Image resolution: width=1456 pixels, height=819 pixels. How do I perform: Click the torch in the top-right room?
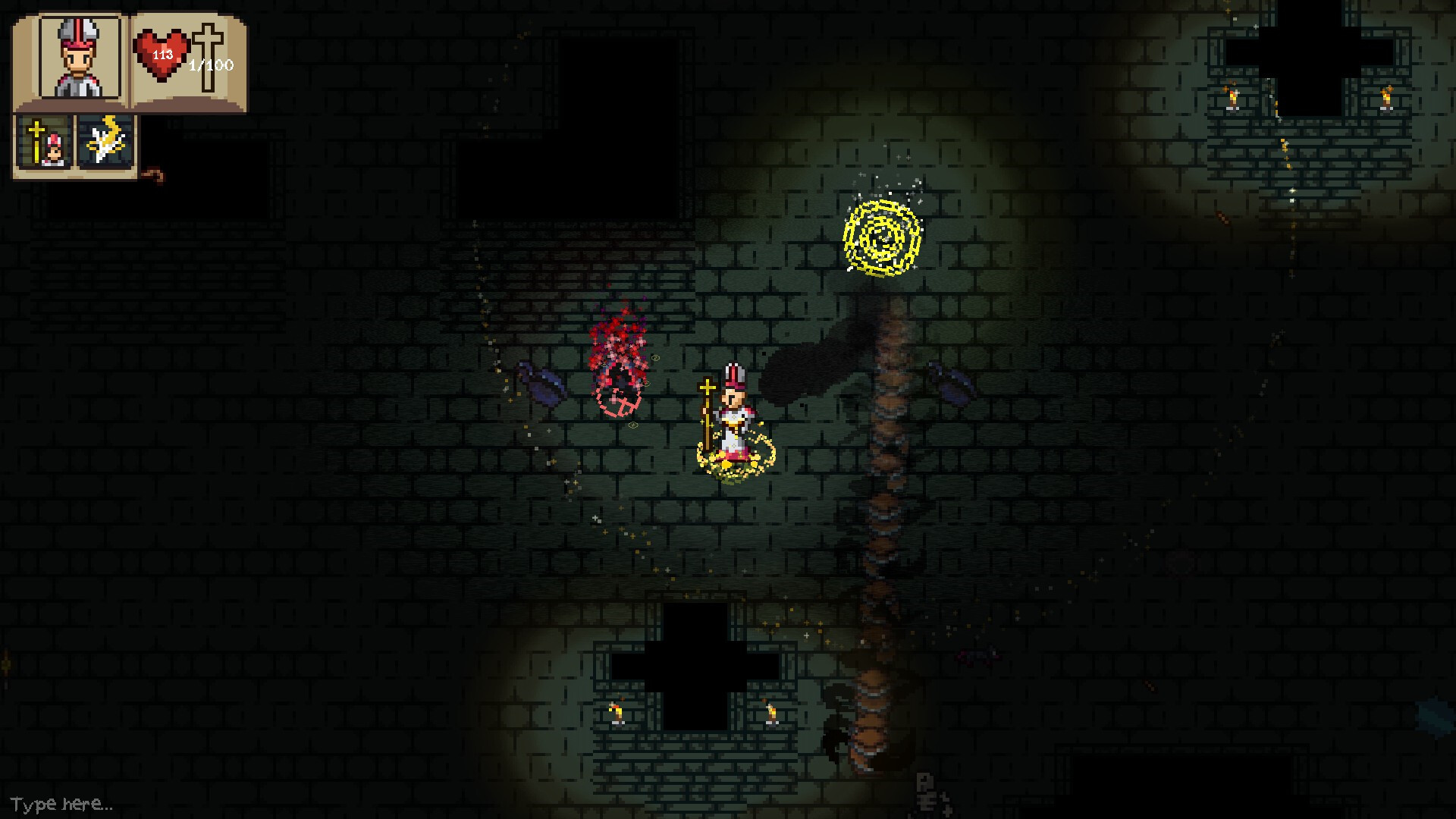tap(1235, 99)
